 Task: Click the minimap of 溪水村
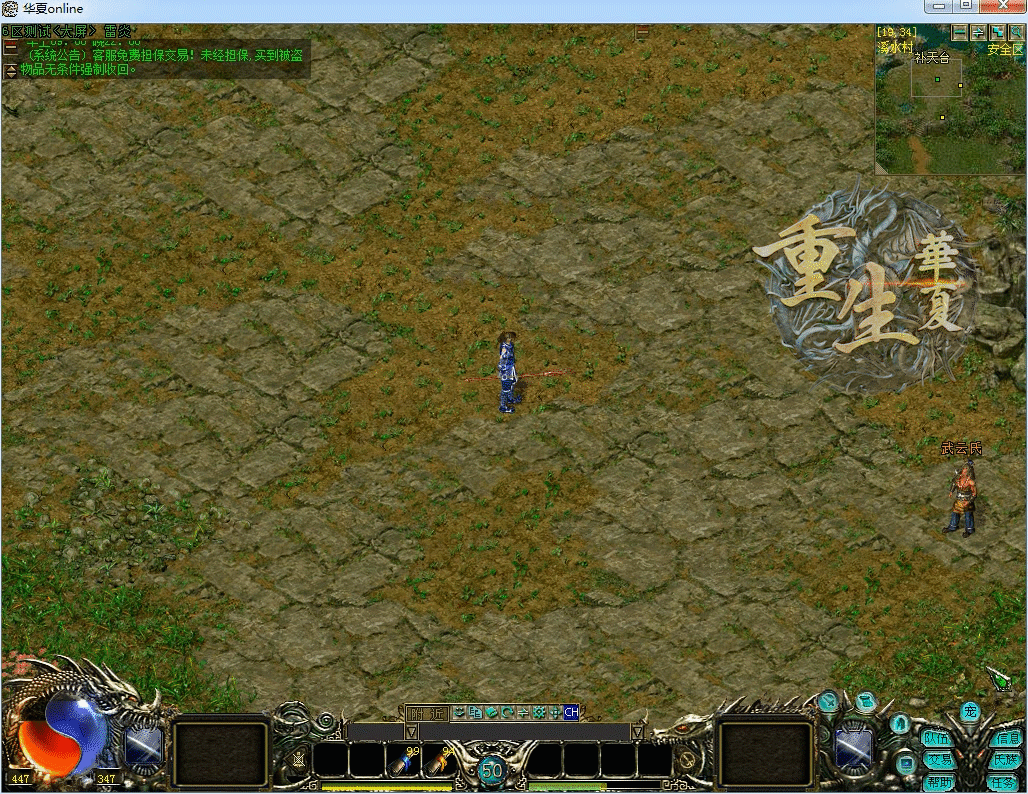point(950,110)
